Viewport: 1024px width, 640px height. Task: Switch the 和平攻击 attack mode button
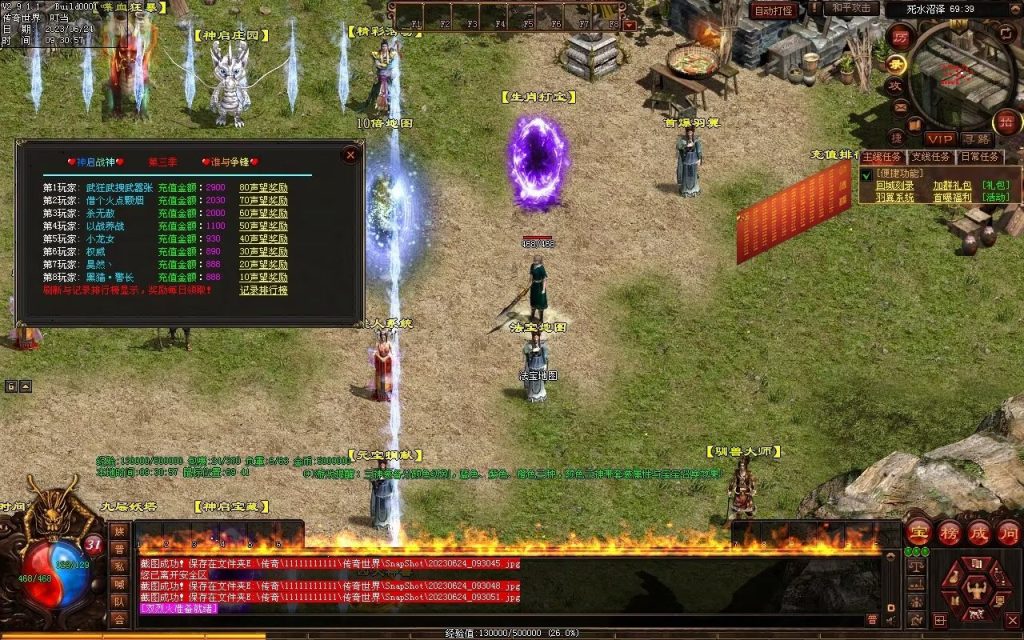click(x=853, y=8)
